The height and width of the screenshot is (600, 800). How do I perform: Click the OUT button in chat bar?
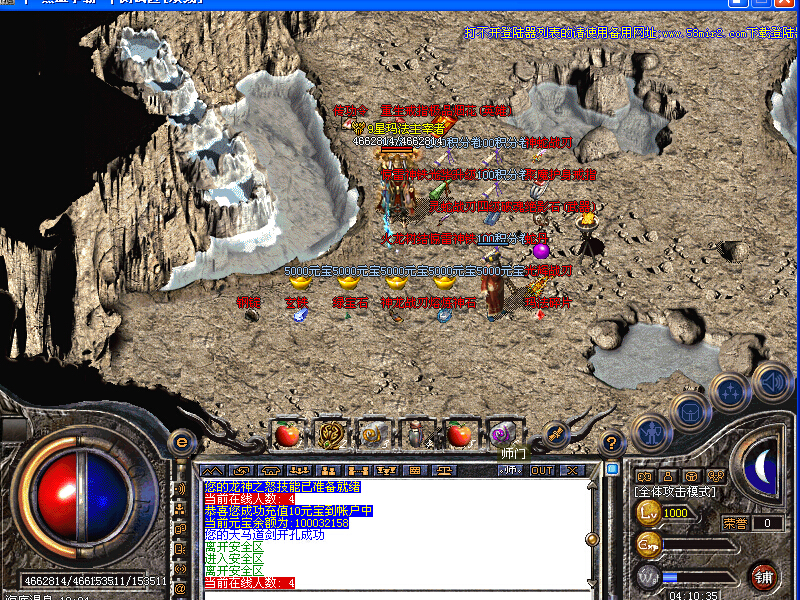pyautogui.click(x=541, y=469)
